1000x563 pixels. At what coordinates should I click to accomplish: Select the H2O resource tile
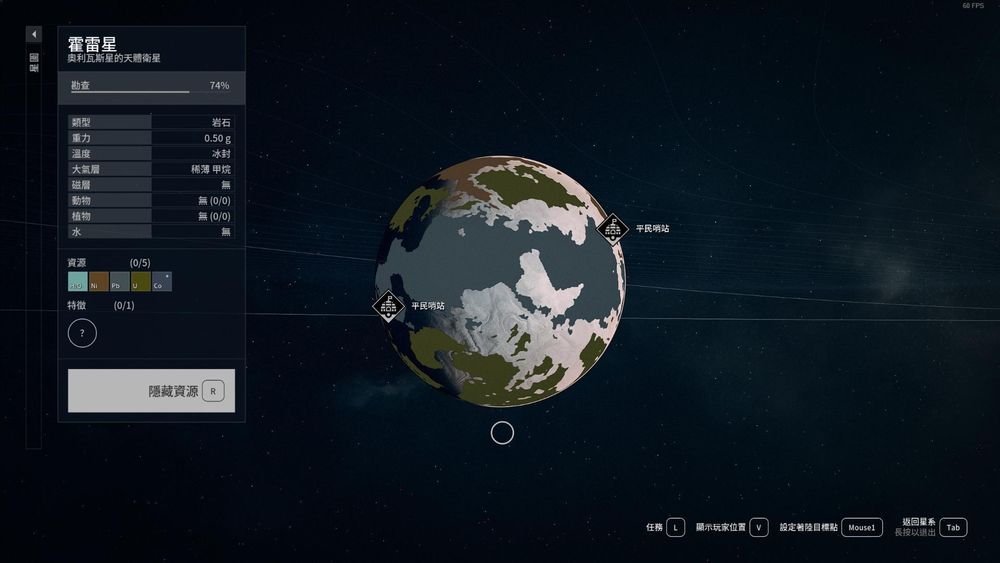click(78, 282)
